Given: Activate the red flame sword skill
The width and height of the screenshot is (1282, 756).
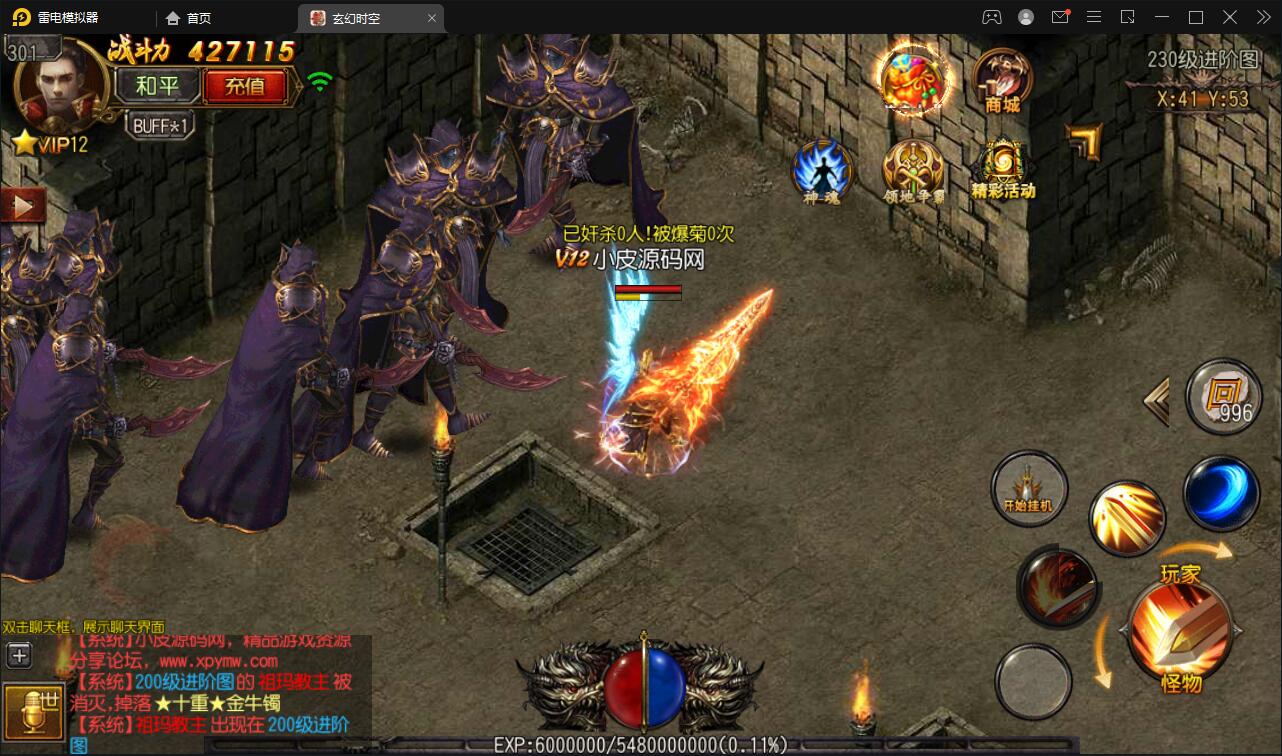Looking at the screenshot, I should click(x=1058, y=588).
